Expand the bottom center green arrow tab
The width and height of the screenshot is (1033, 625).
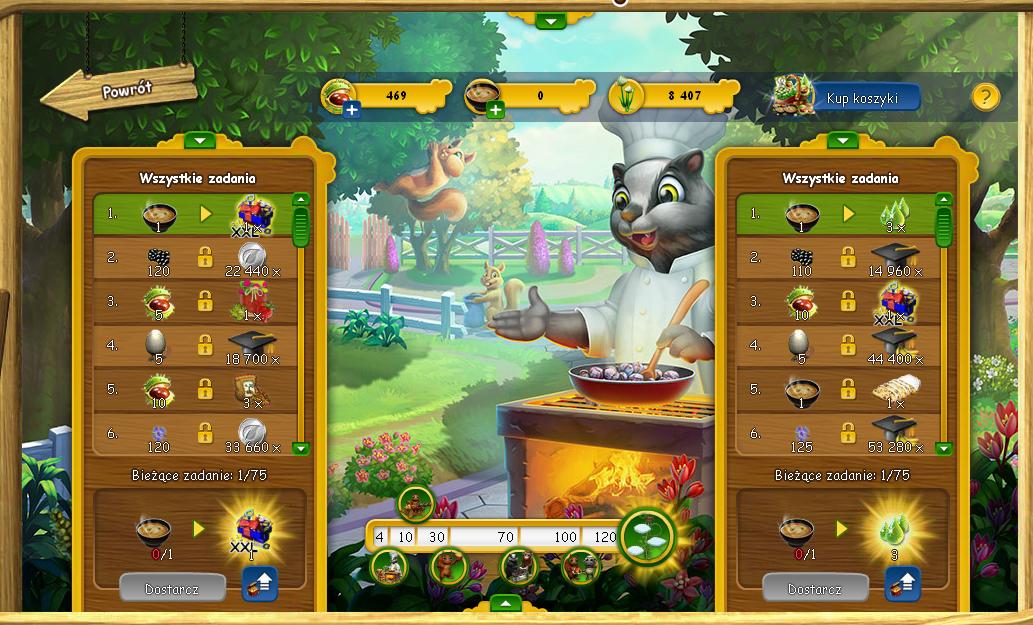506,603
